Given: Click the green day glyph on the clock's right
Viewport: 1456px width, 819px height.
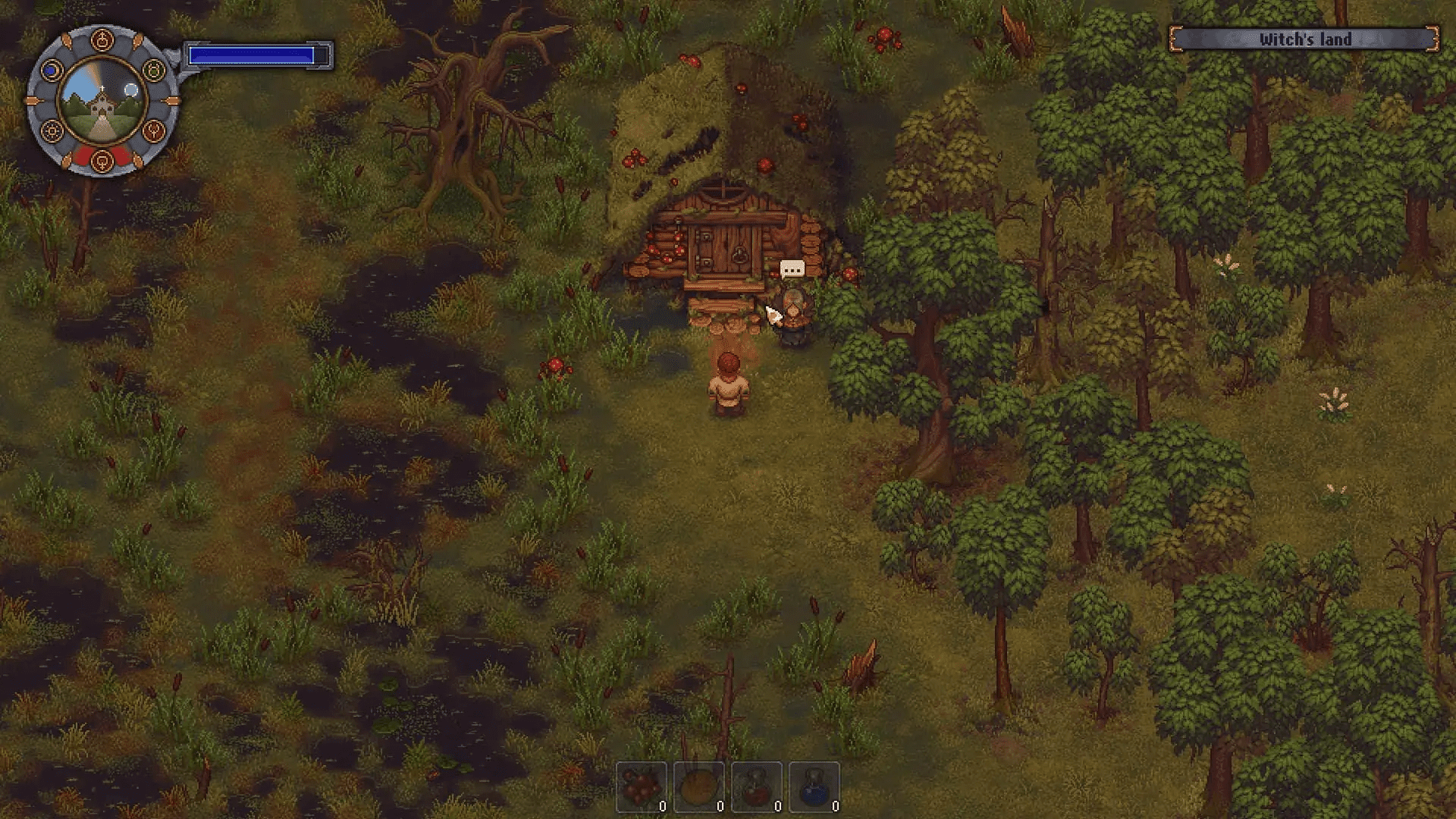Looking at the screenshot, I should [153, 70].
